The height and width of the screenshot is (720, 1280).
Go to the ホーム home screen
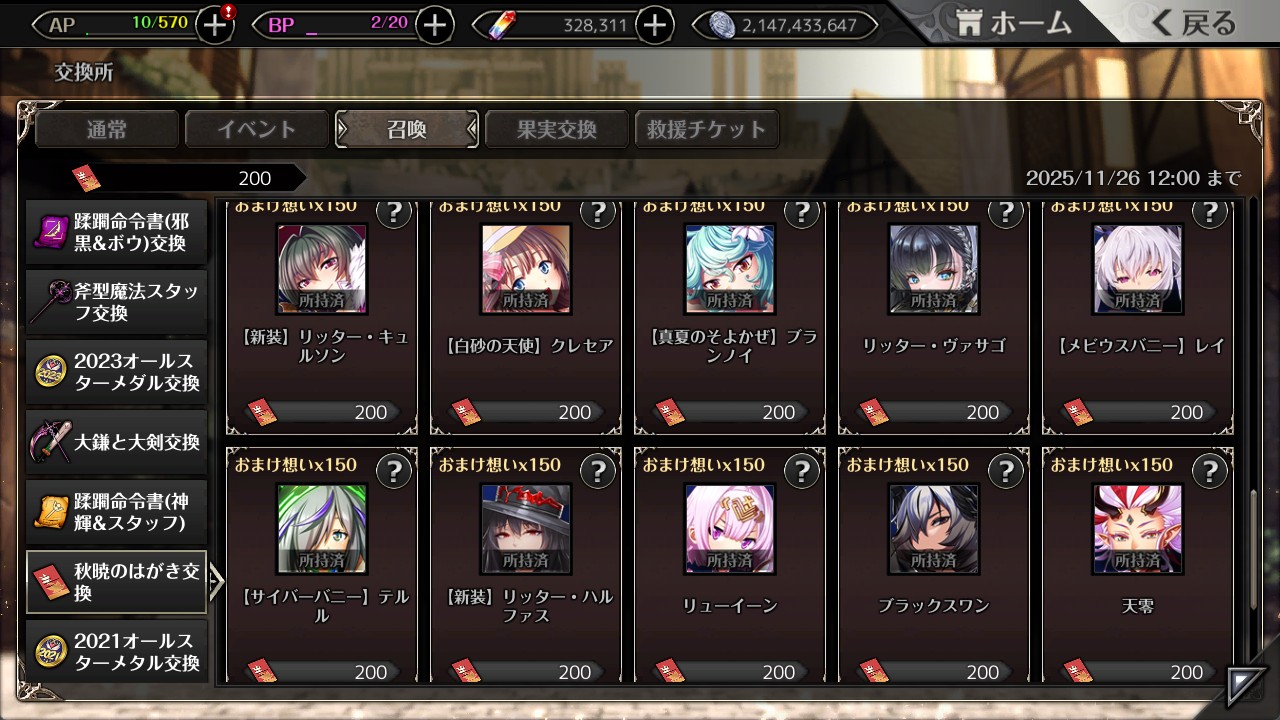click(x=1014, y=24)
